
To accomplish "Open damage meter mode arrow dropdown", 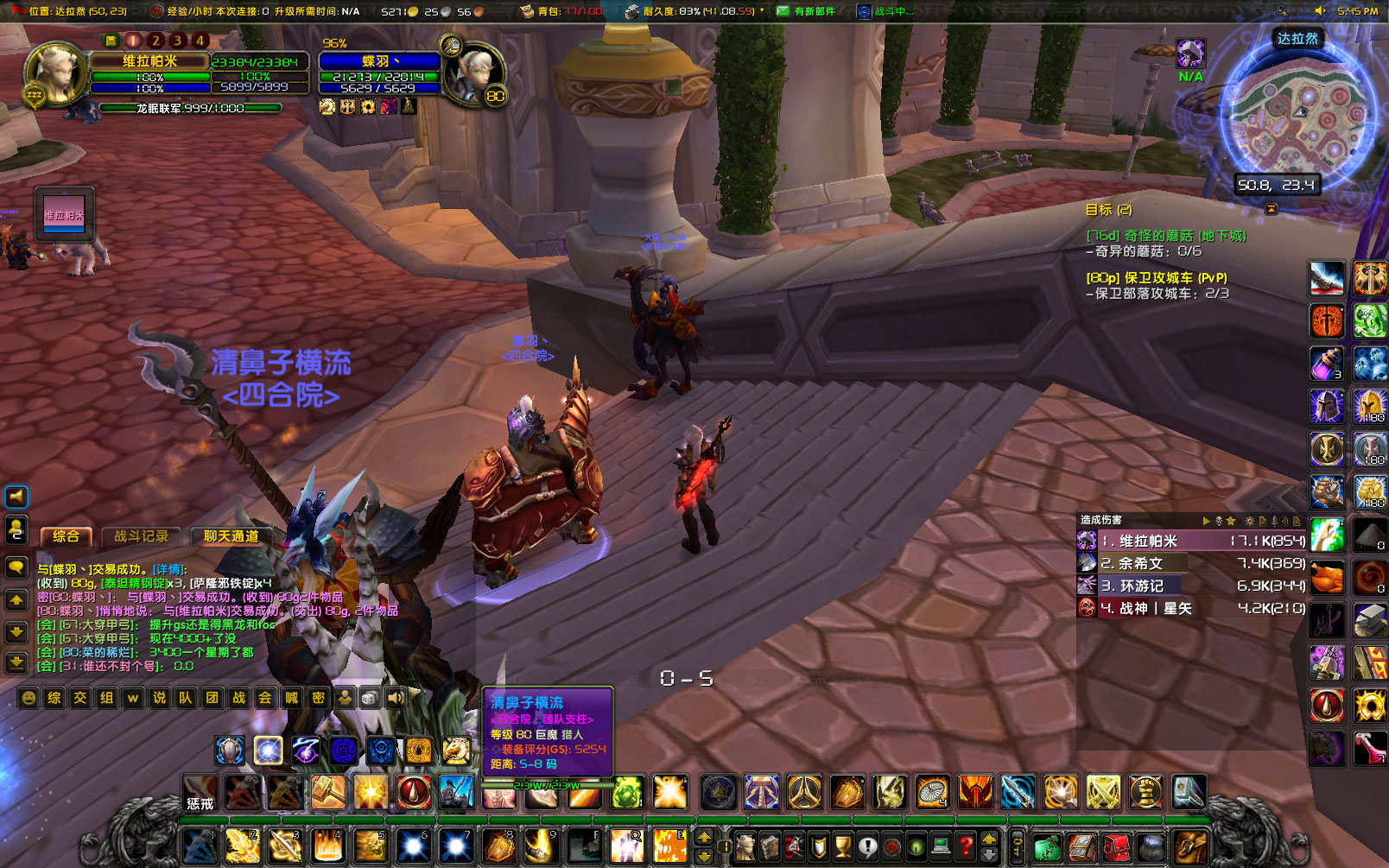I will (1207, 522).
